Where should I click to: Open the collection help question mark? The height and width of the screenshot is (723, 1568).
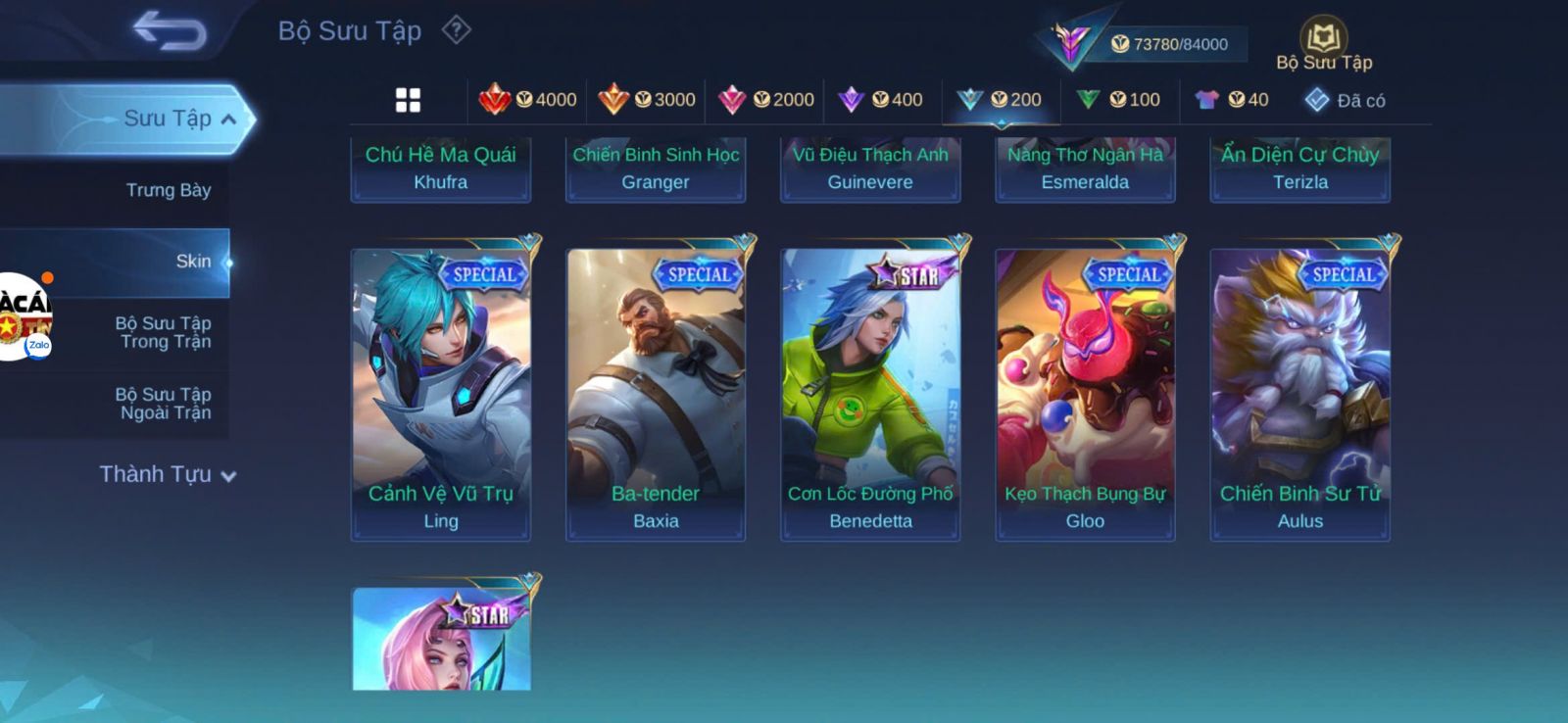click(456, 30)
